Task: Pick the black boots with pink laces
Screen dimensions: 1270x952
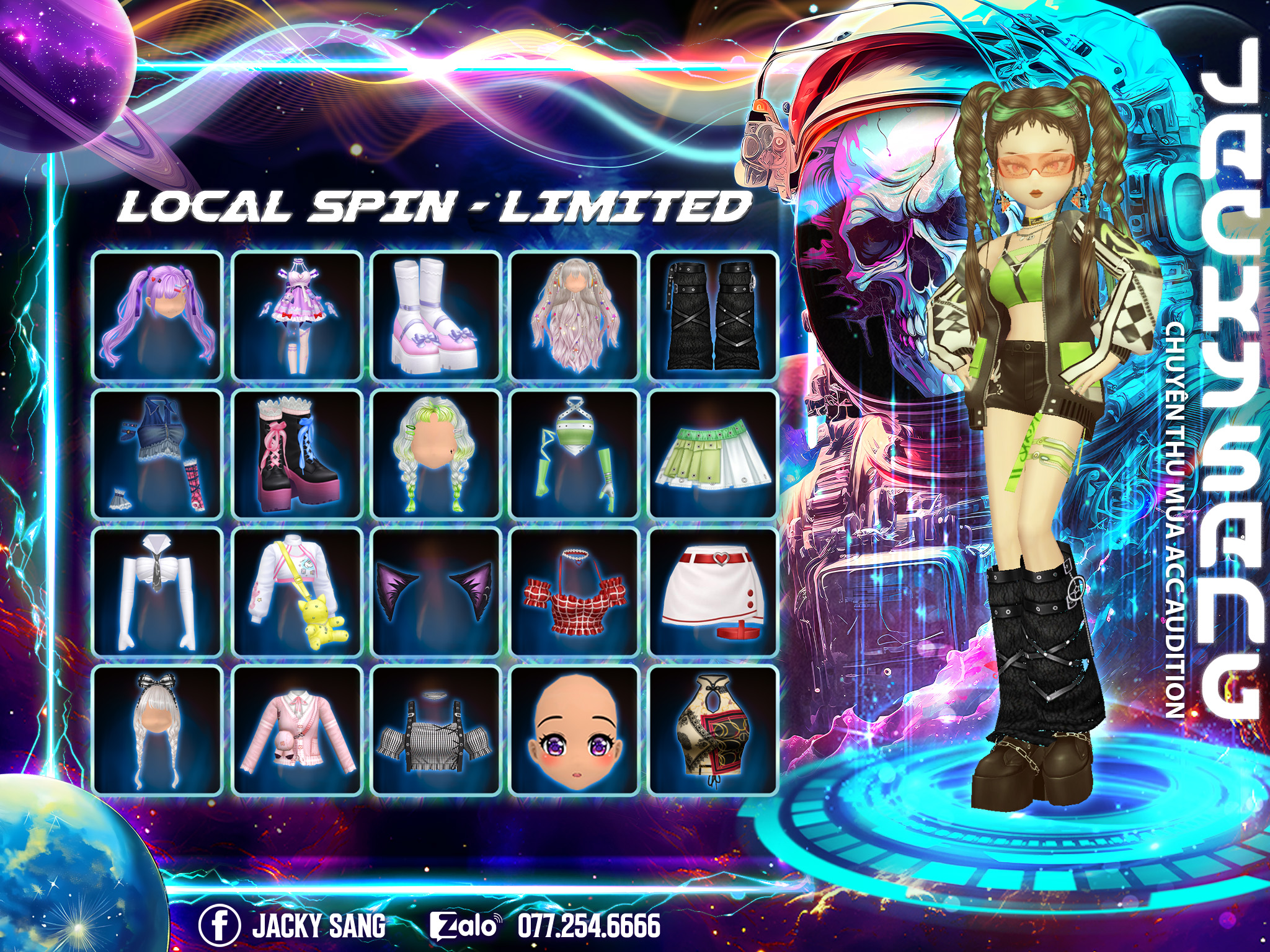Action: pos(297,454)
